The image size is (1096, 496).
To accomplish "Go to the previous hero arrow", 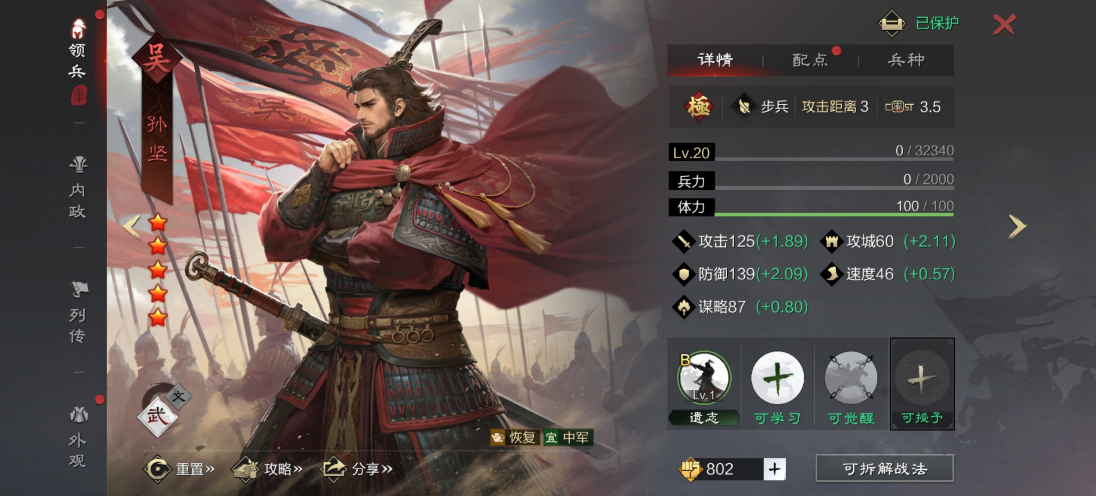I will (x=131, y=227).
